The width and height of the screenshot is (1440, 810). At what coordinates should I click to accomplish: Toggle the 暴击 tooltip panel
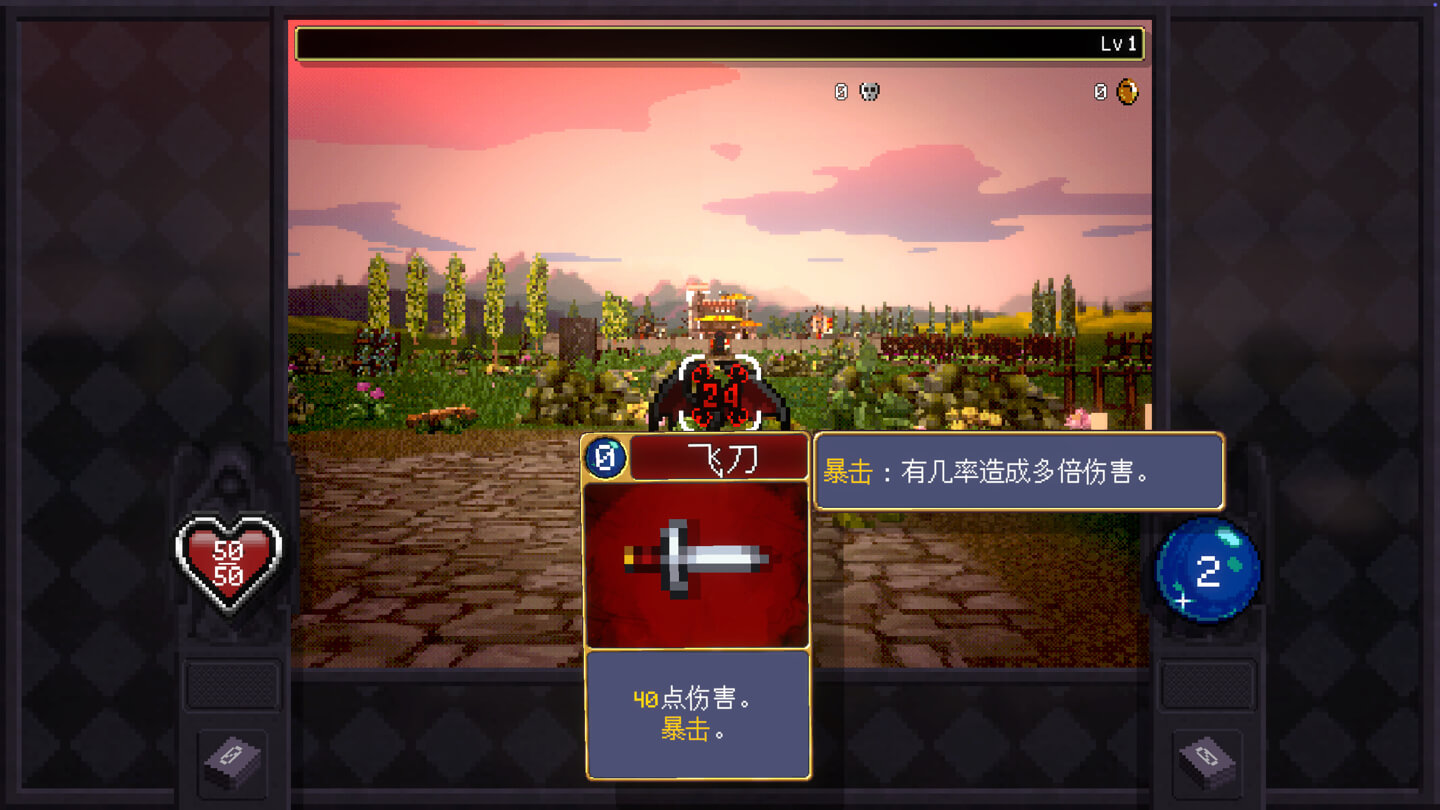click(1021, 472)
